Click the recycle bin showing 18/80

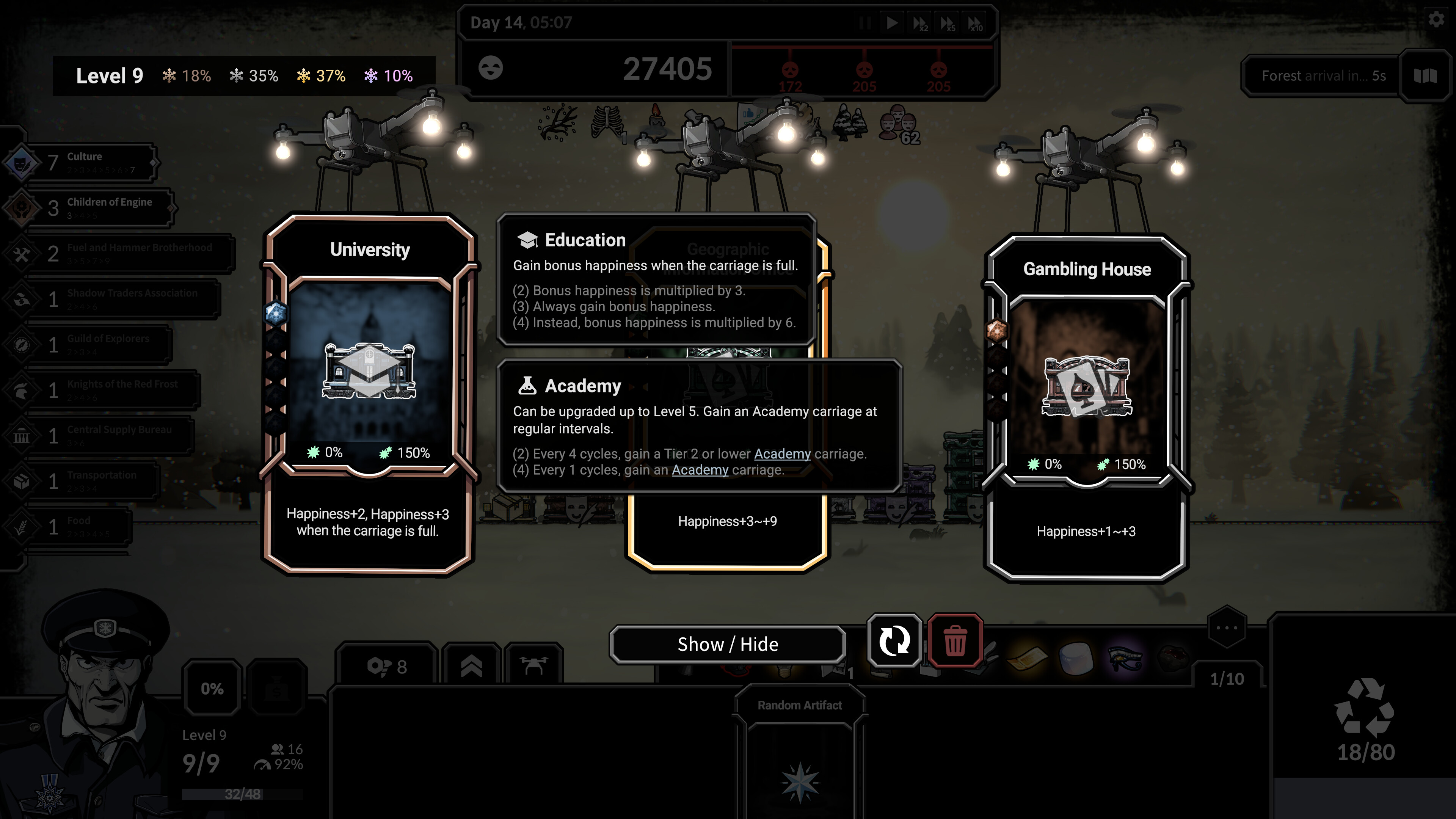click(x=1365, y=718)
